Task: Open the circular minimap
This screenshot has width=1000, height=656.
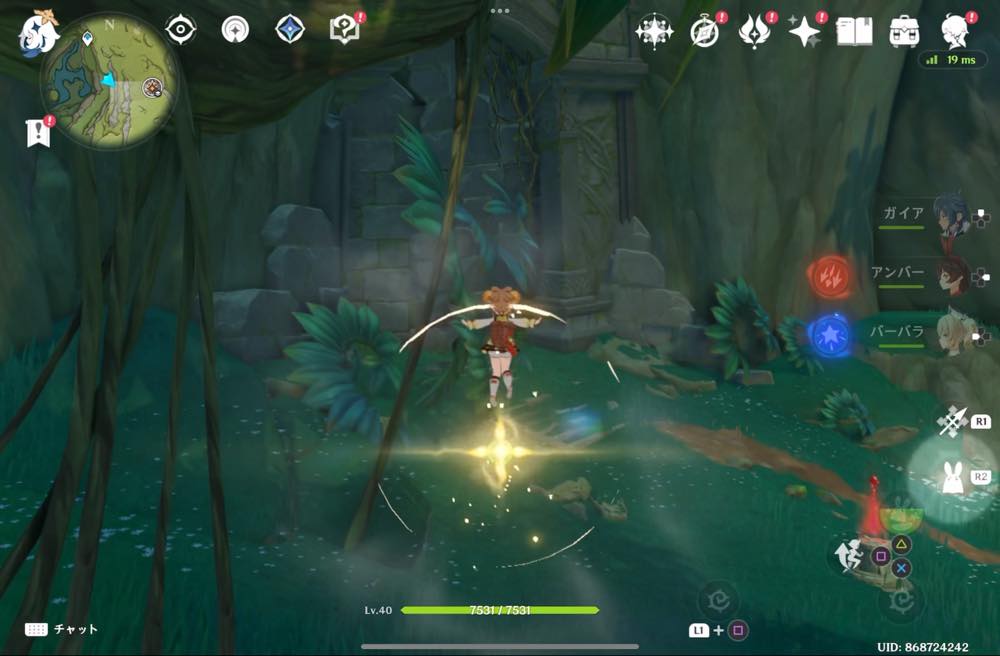Action: [x=109, y=81]
